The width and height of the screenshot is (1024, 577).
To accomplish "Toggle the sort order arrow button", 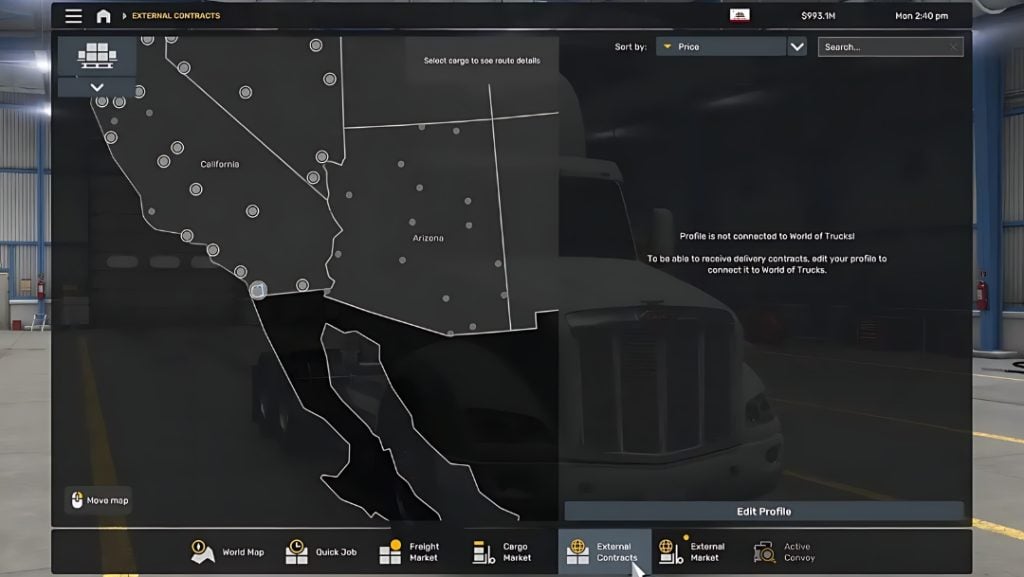I will pyautogui.click(x=797, y=47).
